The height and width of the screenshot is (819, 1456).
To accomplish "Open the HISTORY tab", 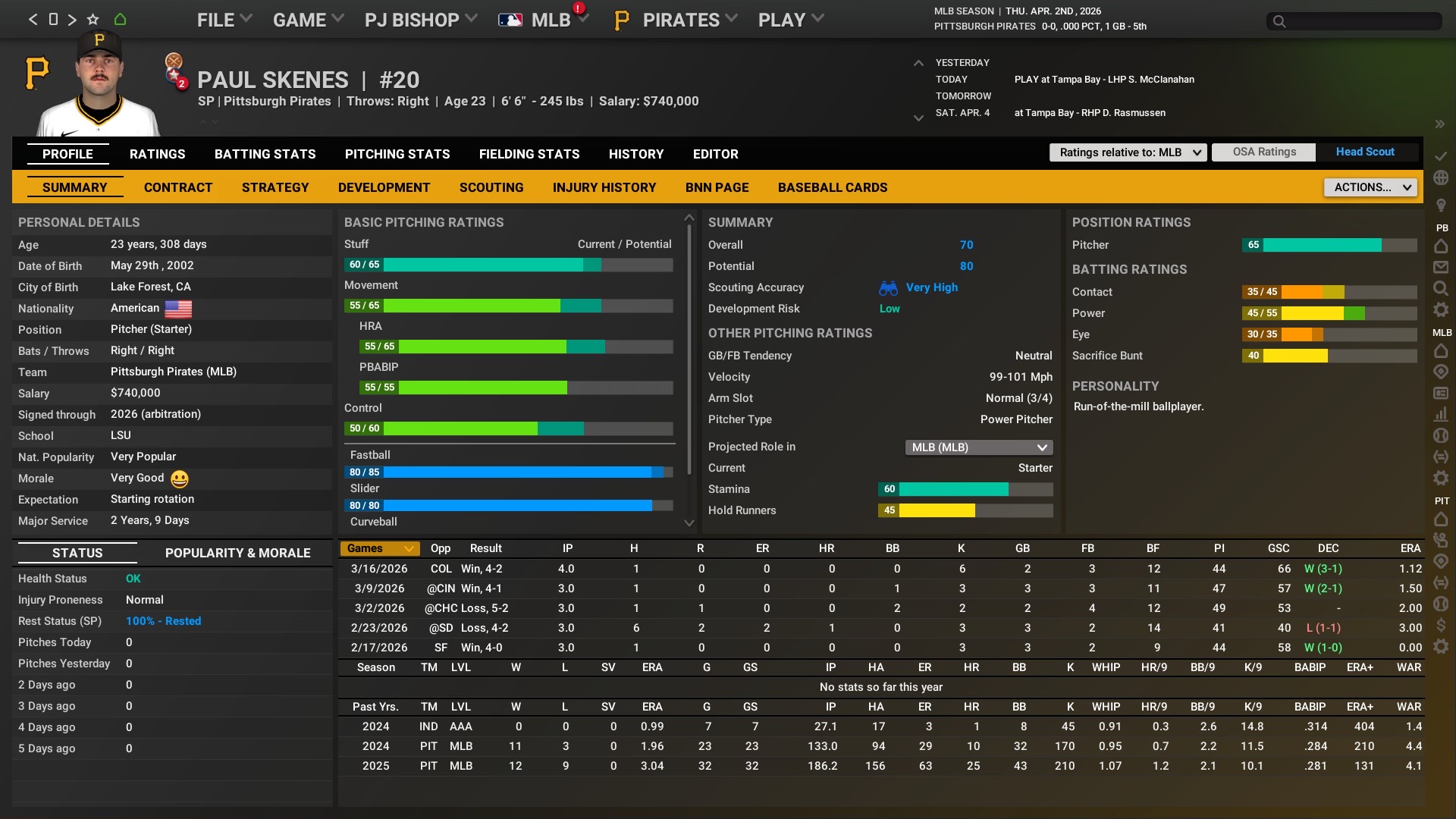I will click(x=635, y=154).
